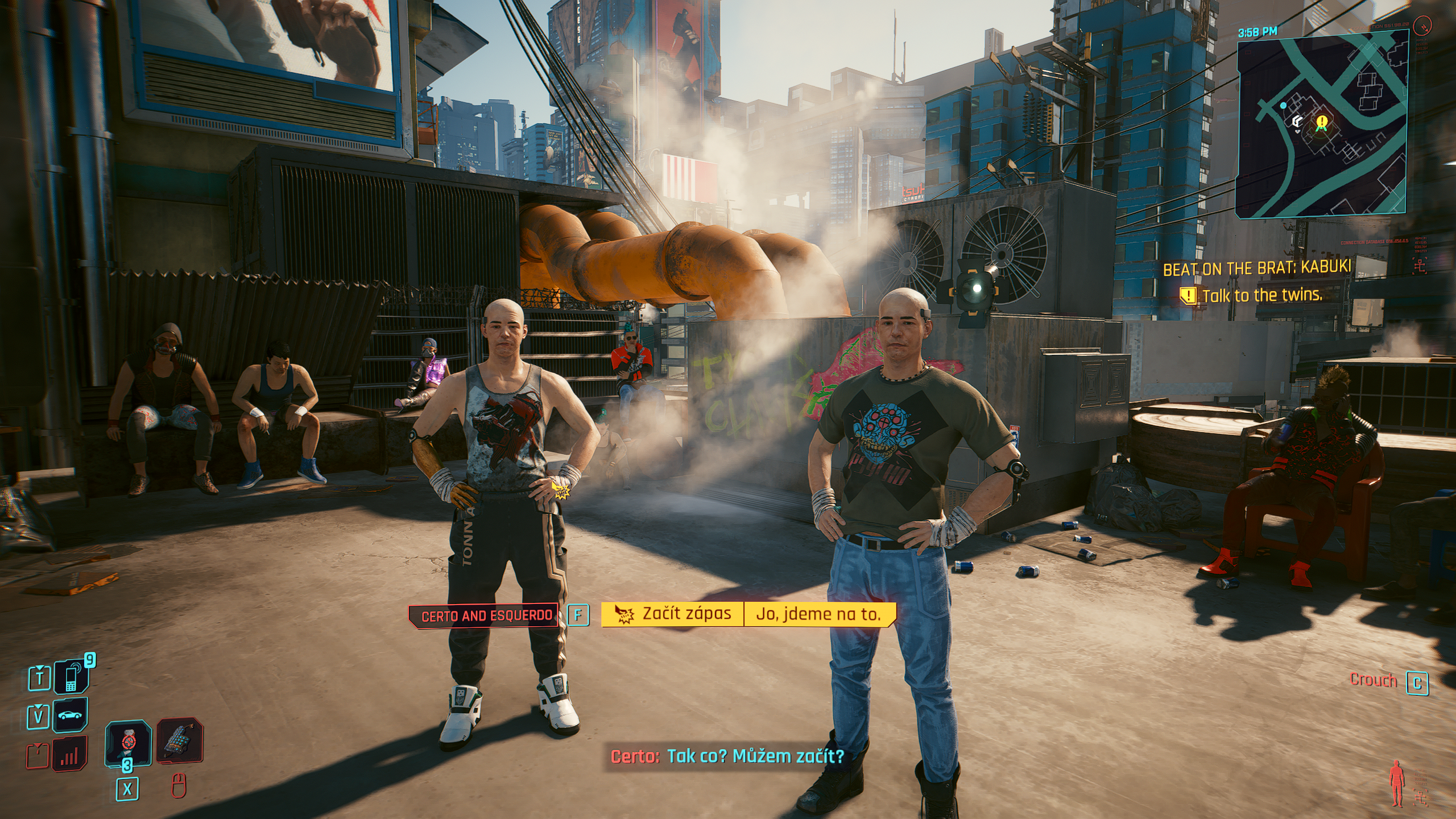Click the white fast travel marker on minimap
This screenshot has height=819, width=1456.
pos(1293,122)
